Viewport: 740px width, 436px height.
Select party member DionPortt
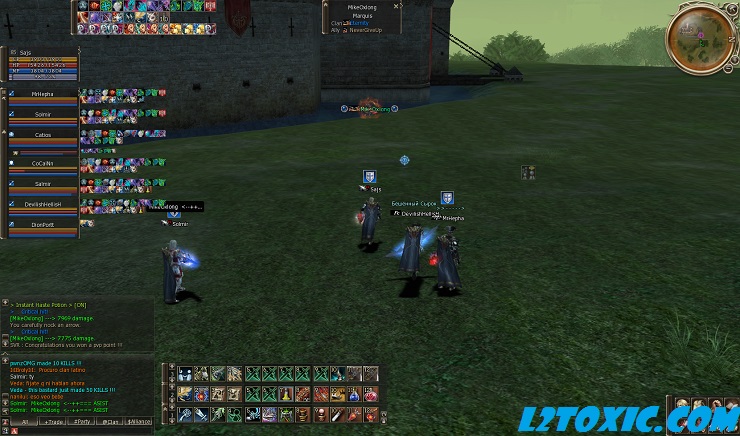[41, 225]
